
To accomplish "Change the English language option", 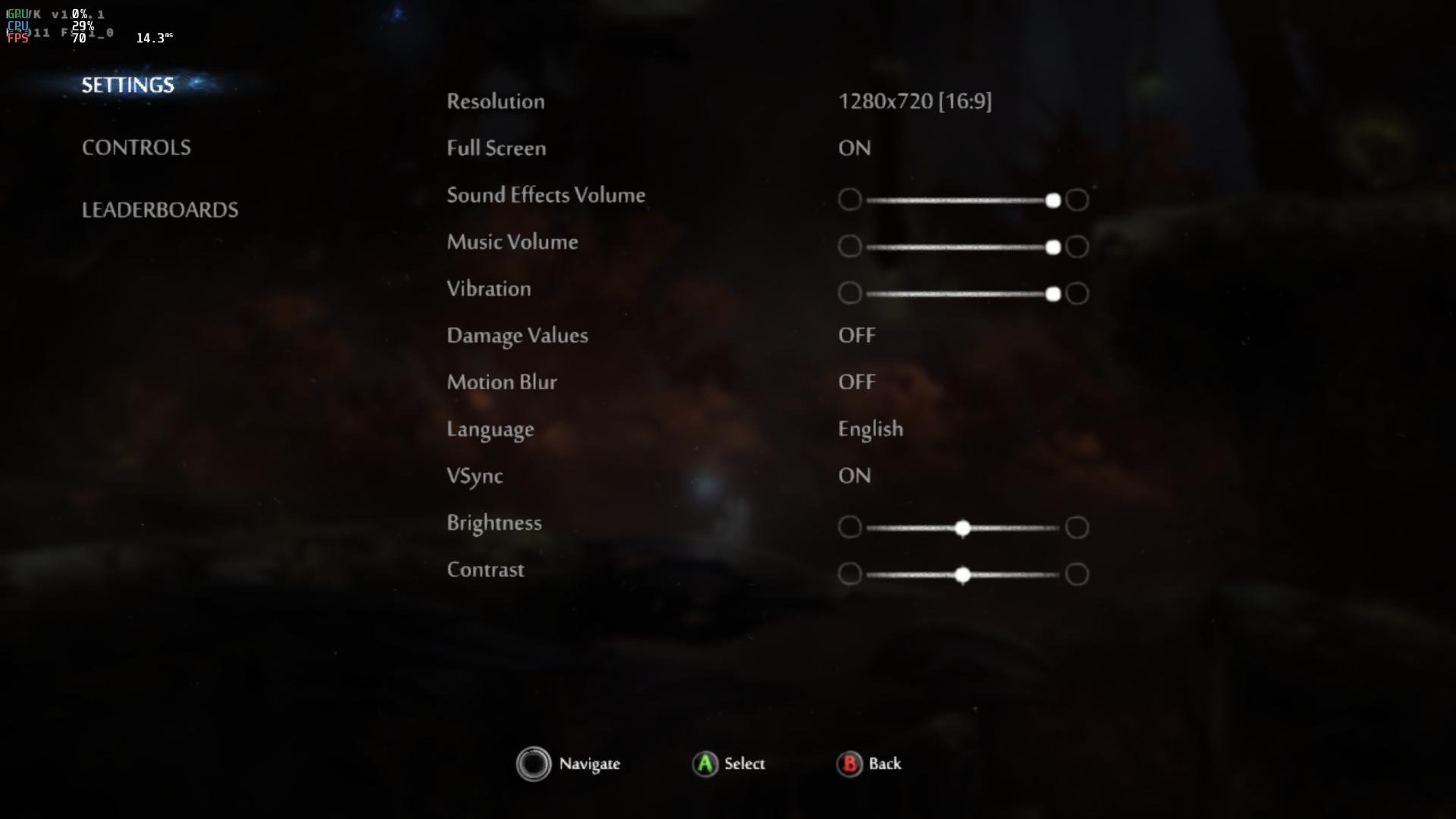I will (x=871, y=429).
